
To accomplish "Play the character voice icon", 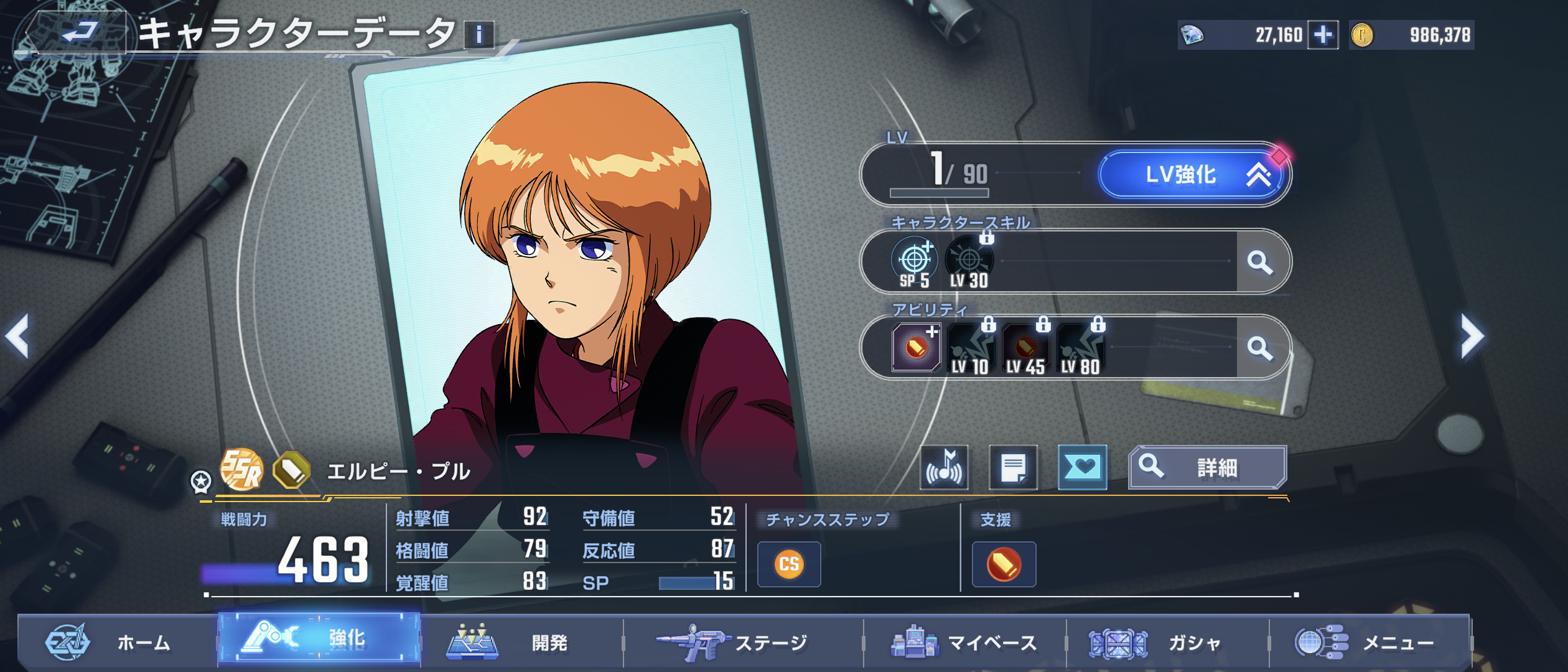I will (x=945, y=468).
